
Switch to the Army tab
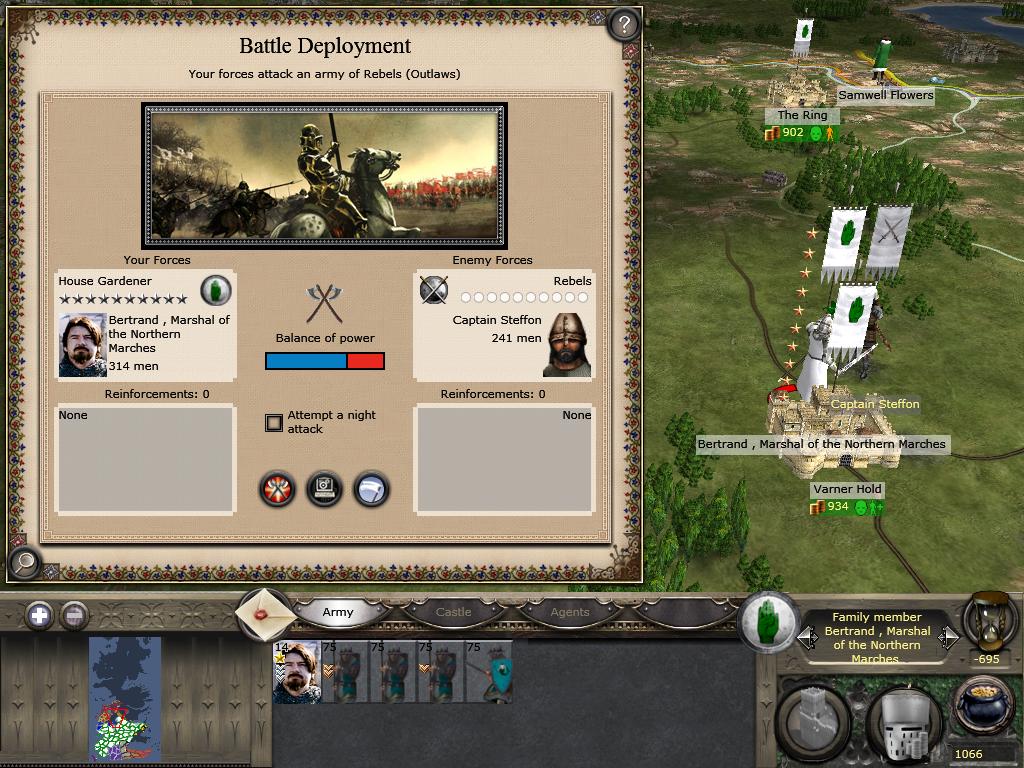click(x=338, y=612)
